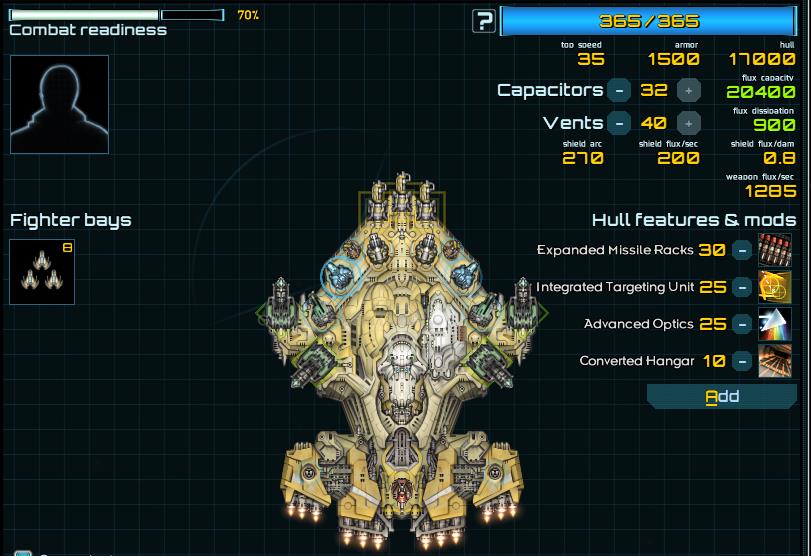Remove the Integrated Targeting Unit hullmod
The width and height of the screenshot is (811, 556).
pos(742,287)
